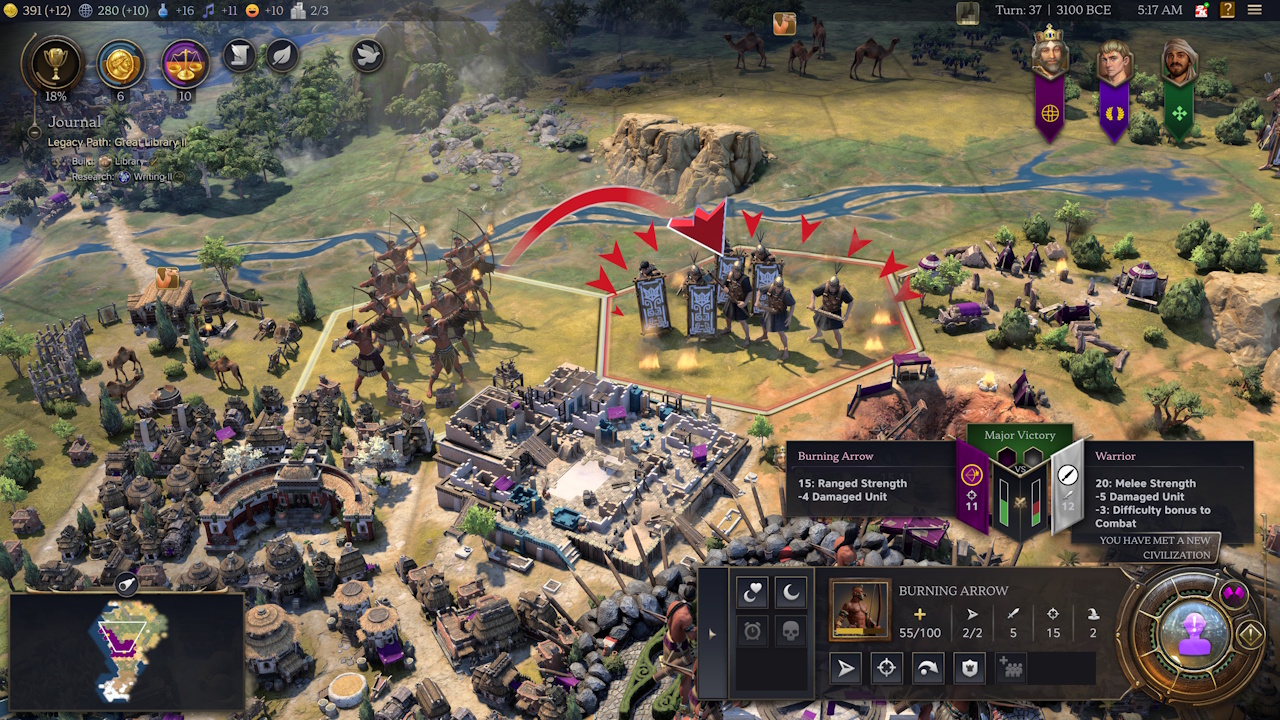
Task: Select the add-reinforcements group icon
Action: coord(1011,668)
